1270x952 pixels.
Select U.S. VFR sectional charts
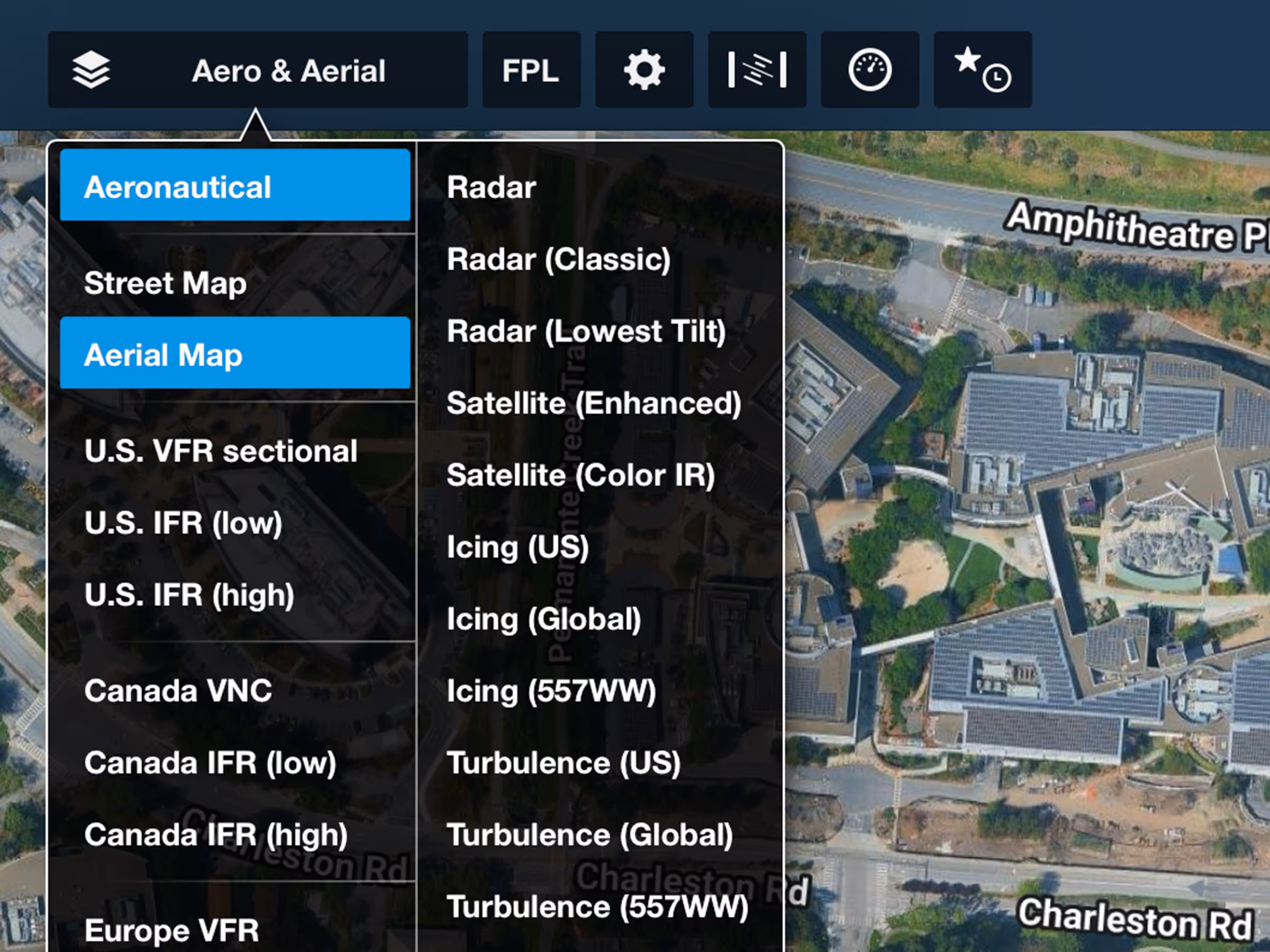[x=221, y=452]
